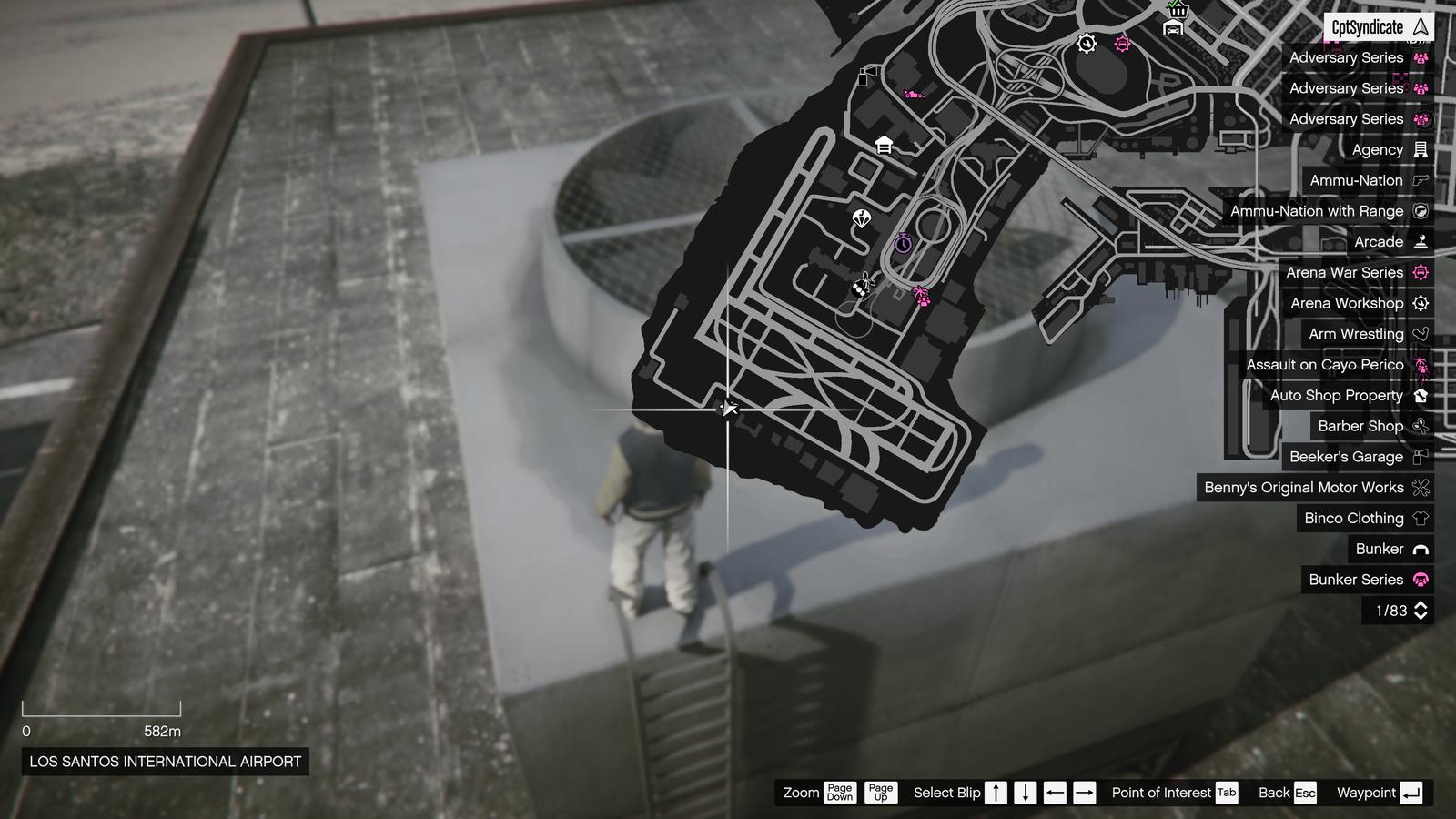Select the player's airplane blip at the airport
The height and width of the screenshot is (819, 1456).
tap(728, 409)
